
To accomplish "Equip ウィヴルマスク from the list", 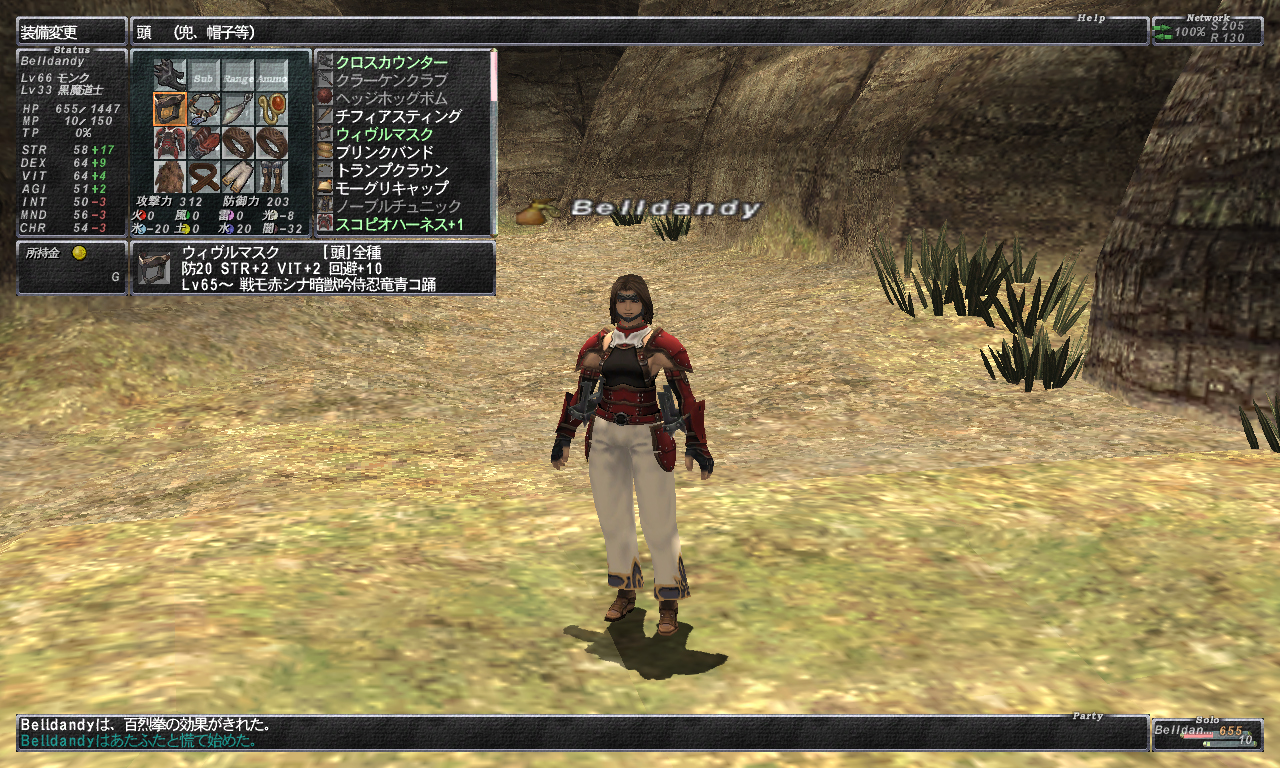I will click(x=384, y=134).
